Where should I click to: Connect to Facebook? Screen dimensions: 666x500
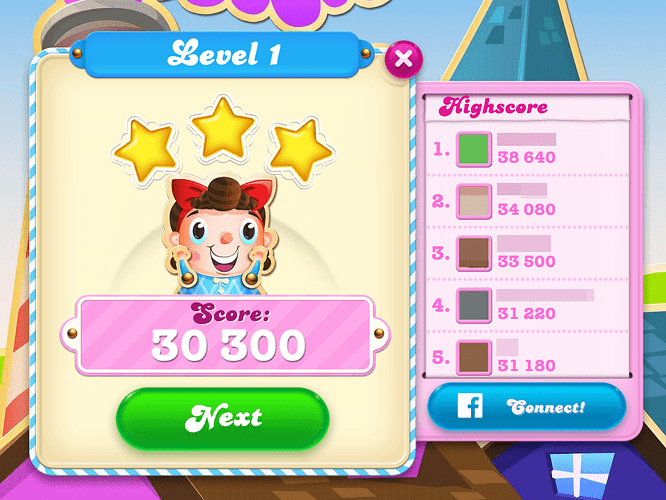pyautogui.click(x=526, y=407)
